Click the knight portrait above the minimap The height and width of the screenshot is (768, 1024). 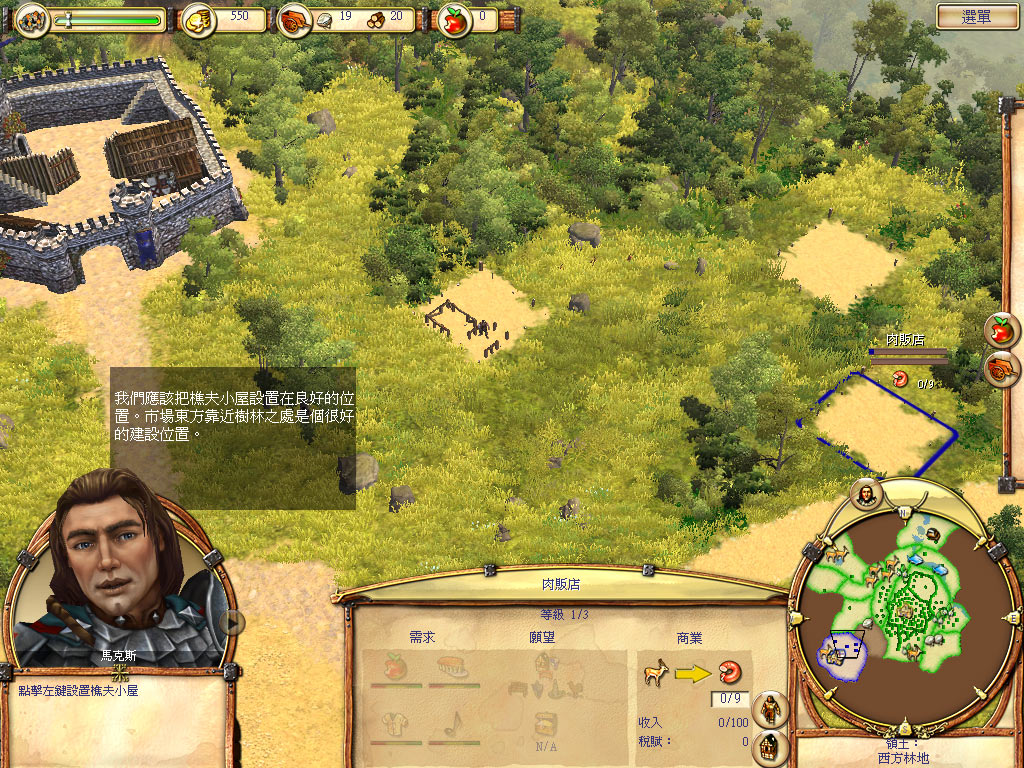[866, 492]
